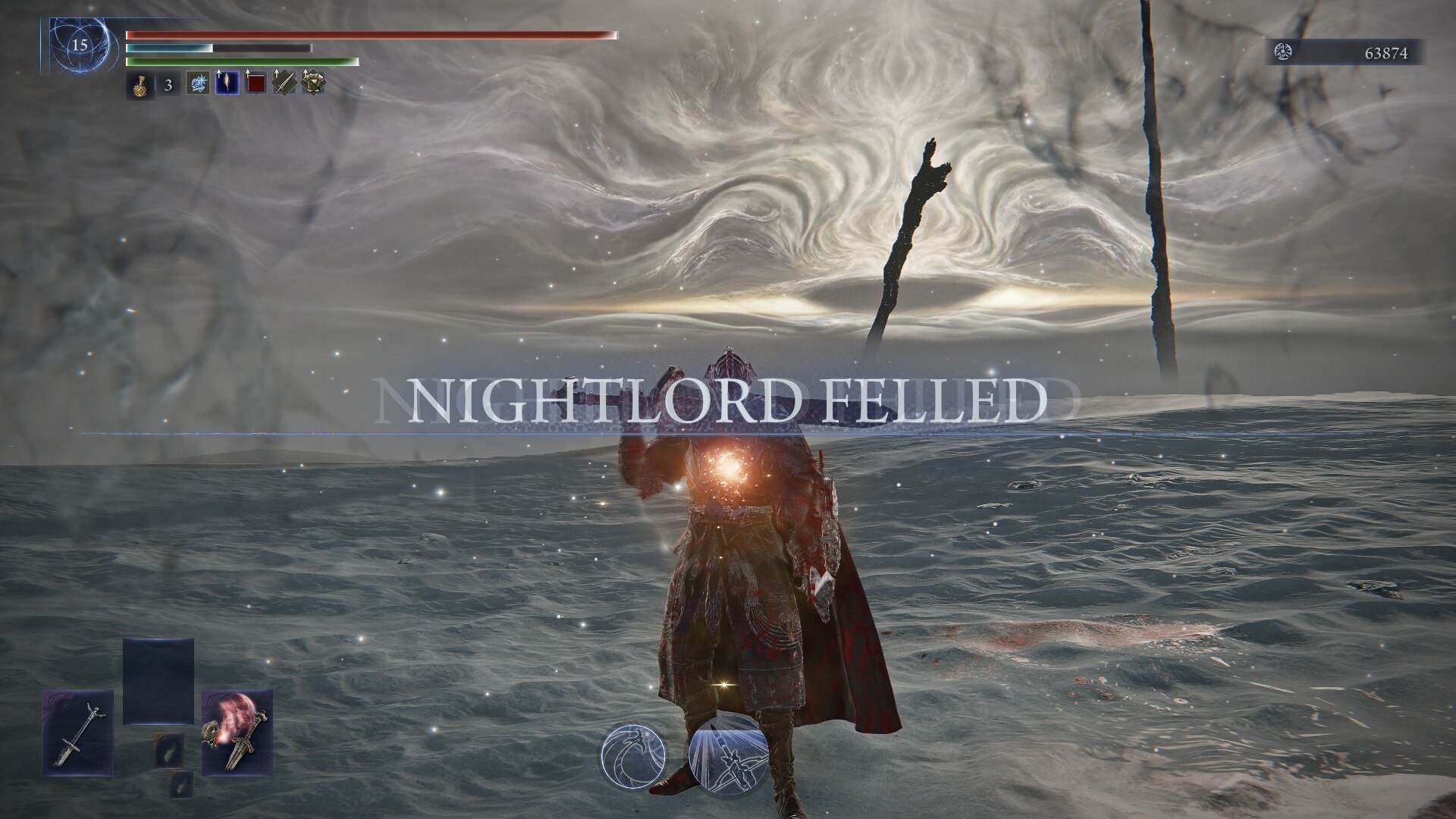Select the golden flask icon

tap(137, 84)
